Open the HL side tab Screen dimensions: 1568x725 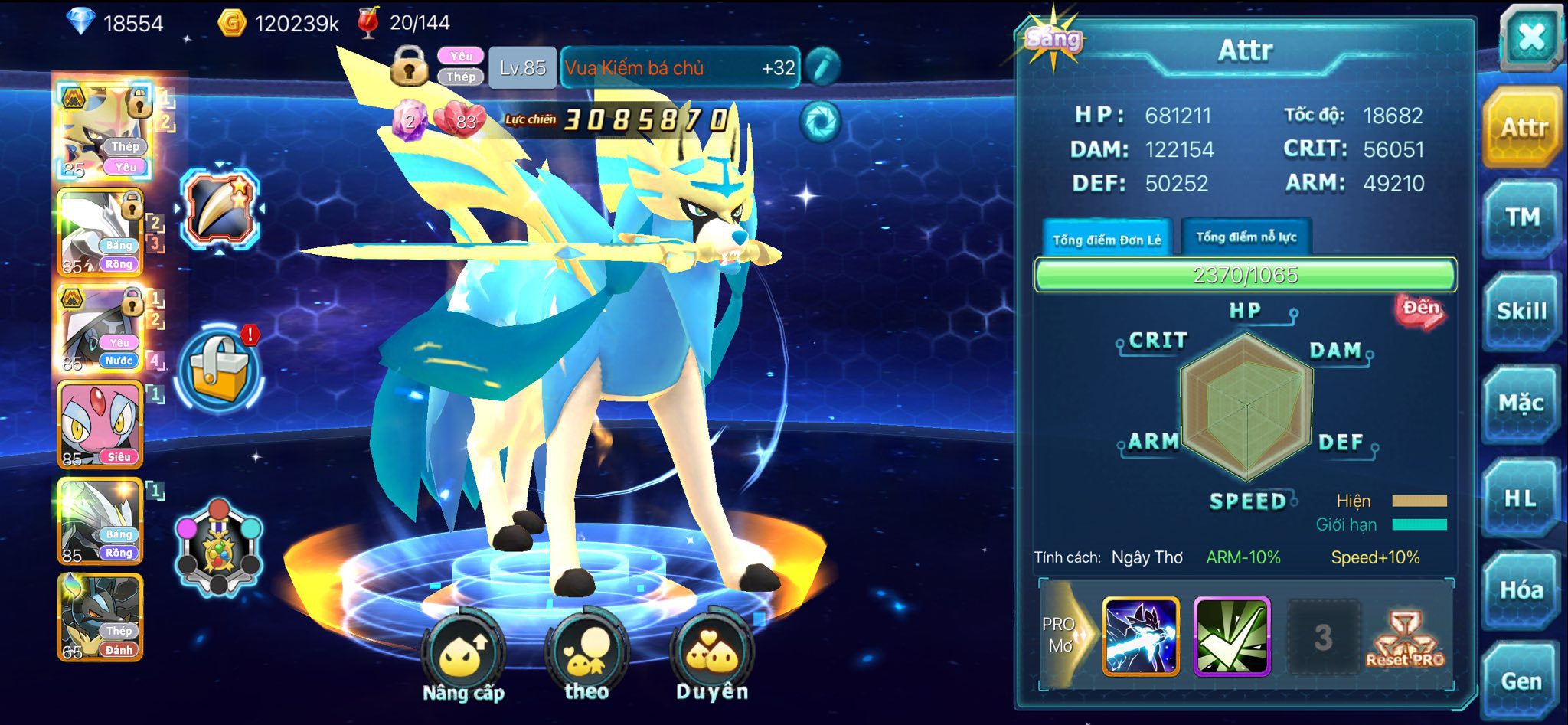pos(1521,498)
